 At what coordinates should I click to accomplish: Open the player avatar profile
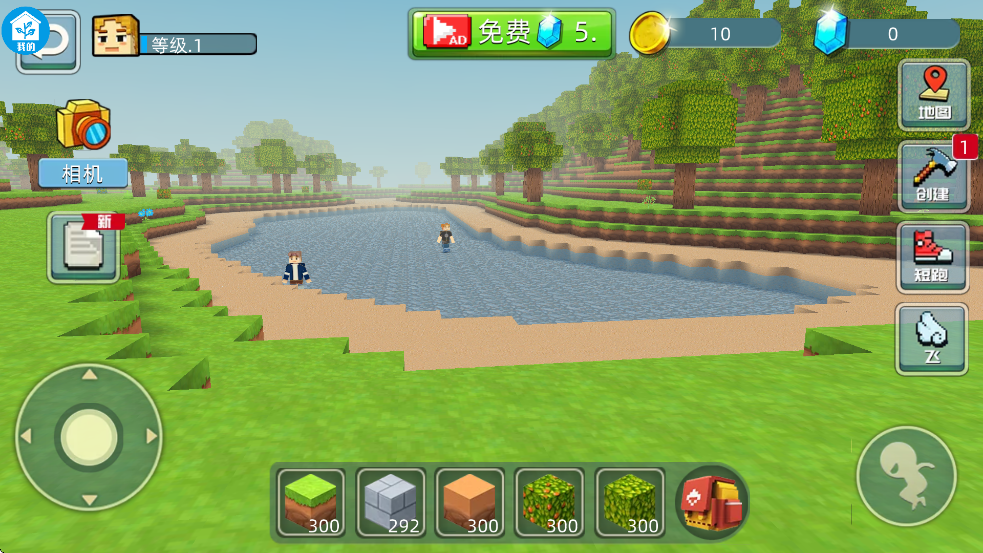(x=115, y=37)
